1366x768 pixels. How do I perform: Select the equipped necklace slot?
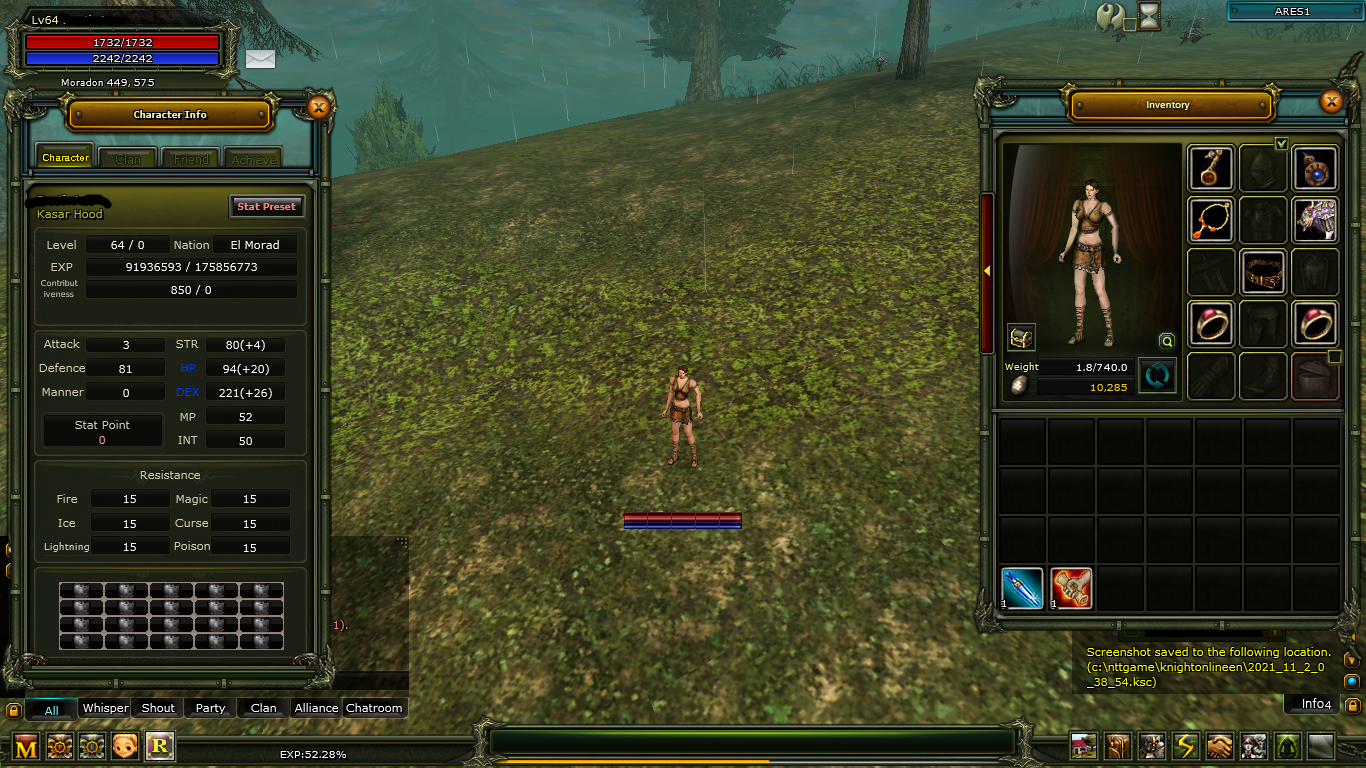click(1211, 220)
